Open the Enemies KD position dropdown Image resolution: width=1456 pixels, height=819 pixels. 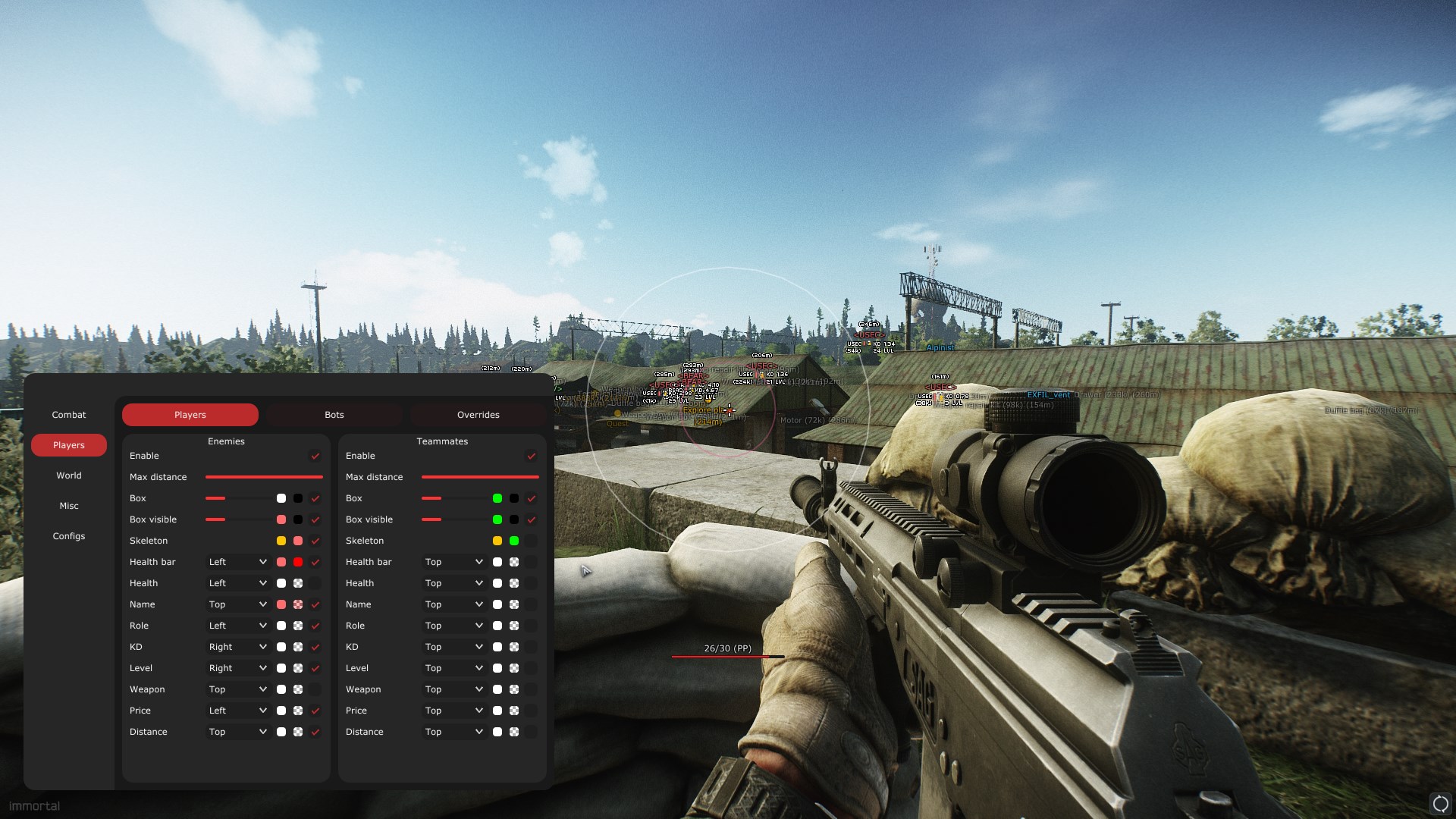237,647
